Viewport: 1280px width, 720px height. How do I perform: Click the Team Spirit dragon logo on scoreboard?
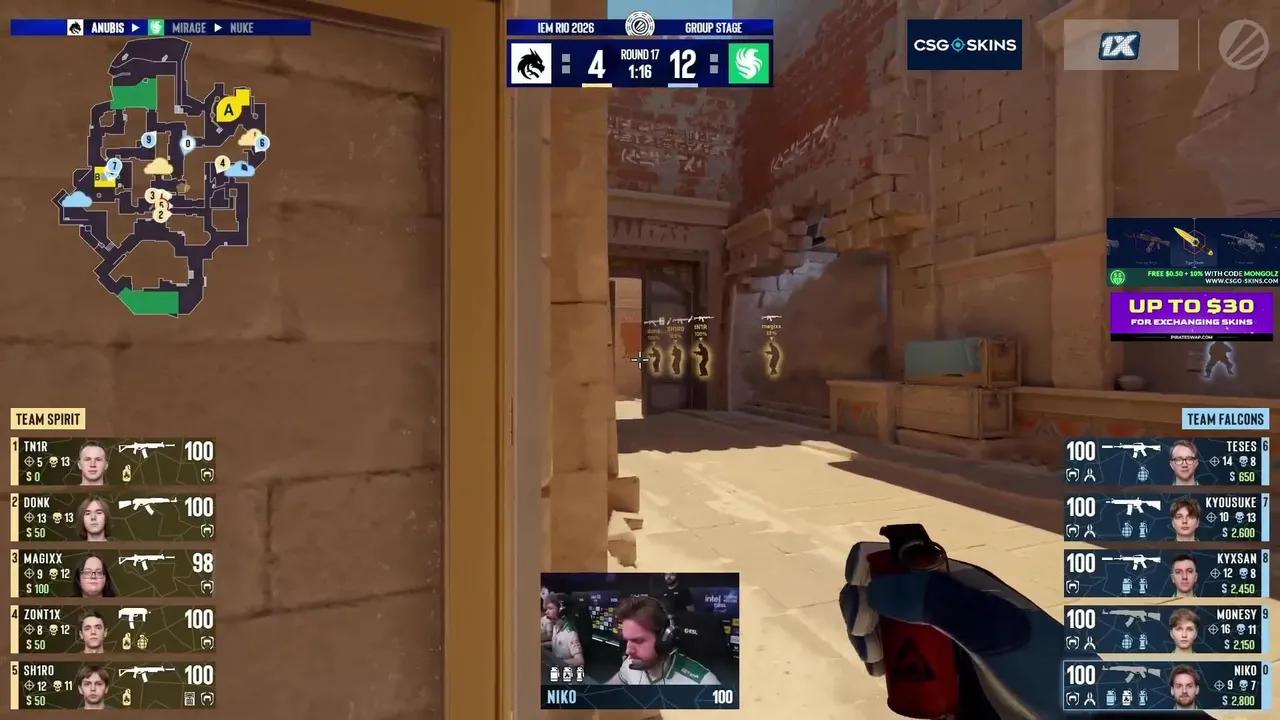click(530, 63)
